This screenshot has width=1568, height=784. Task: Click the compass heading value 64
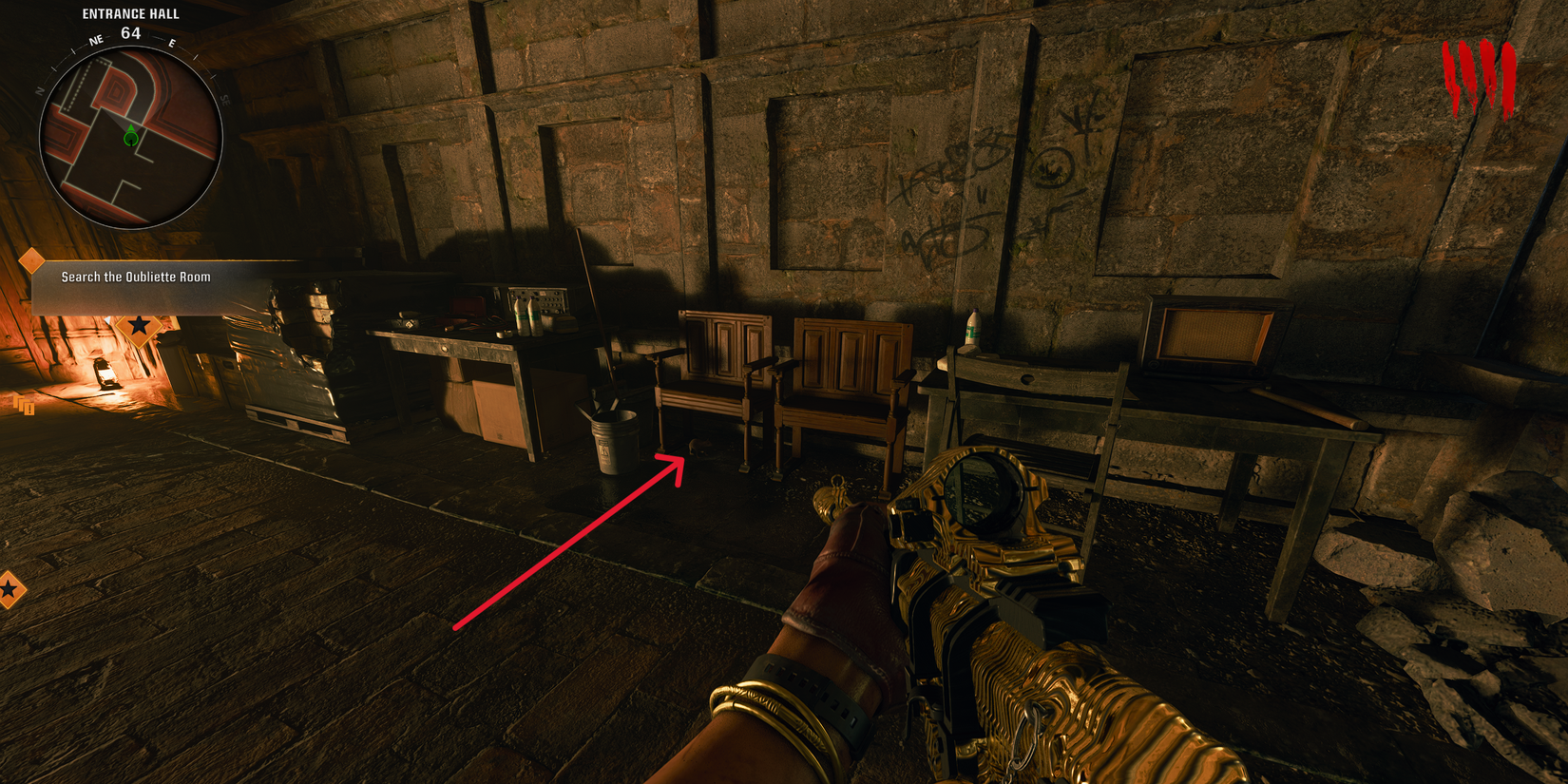[x=130, y=32]
